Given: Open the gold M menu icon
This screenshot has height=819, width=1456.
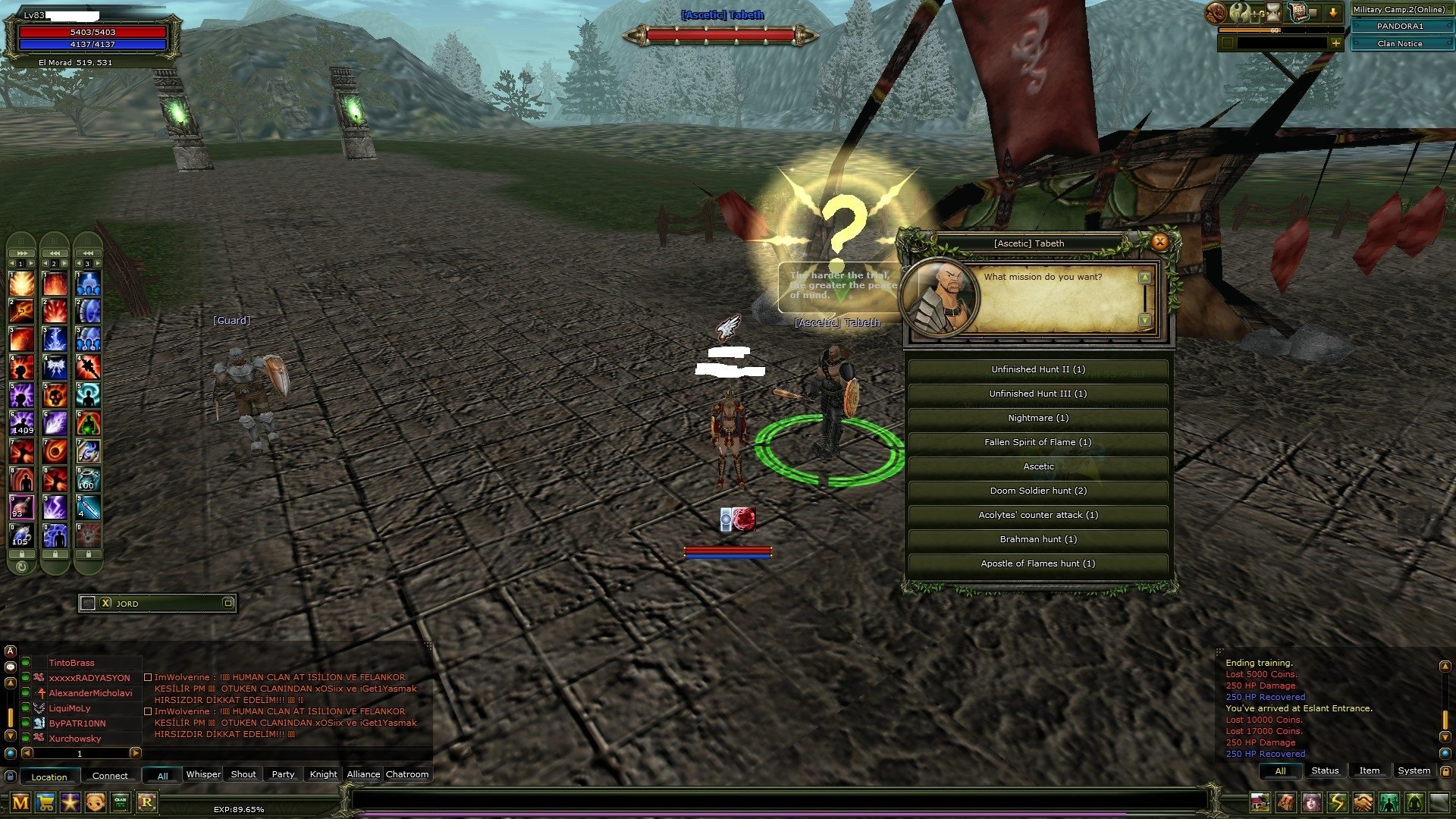Looking at the screenshot, I should pyautogui.click(x=20, y=802).
